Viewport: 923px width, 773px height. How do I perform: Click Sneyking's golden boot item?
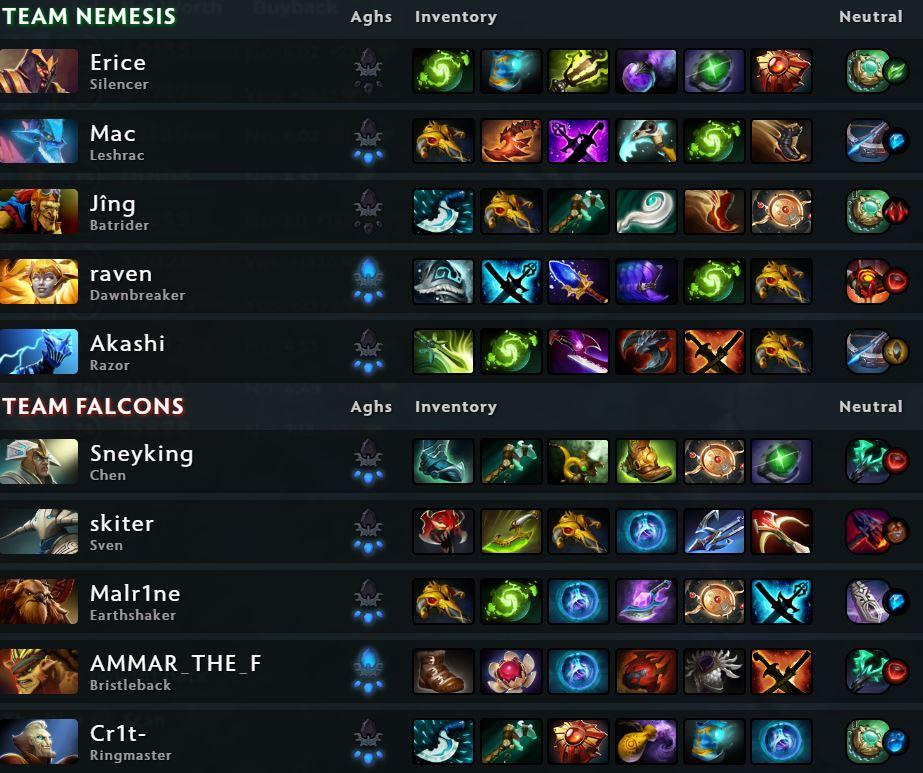[646, 461]
